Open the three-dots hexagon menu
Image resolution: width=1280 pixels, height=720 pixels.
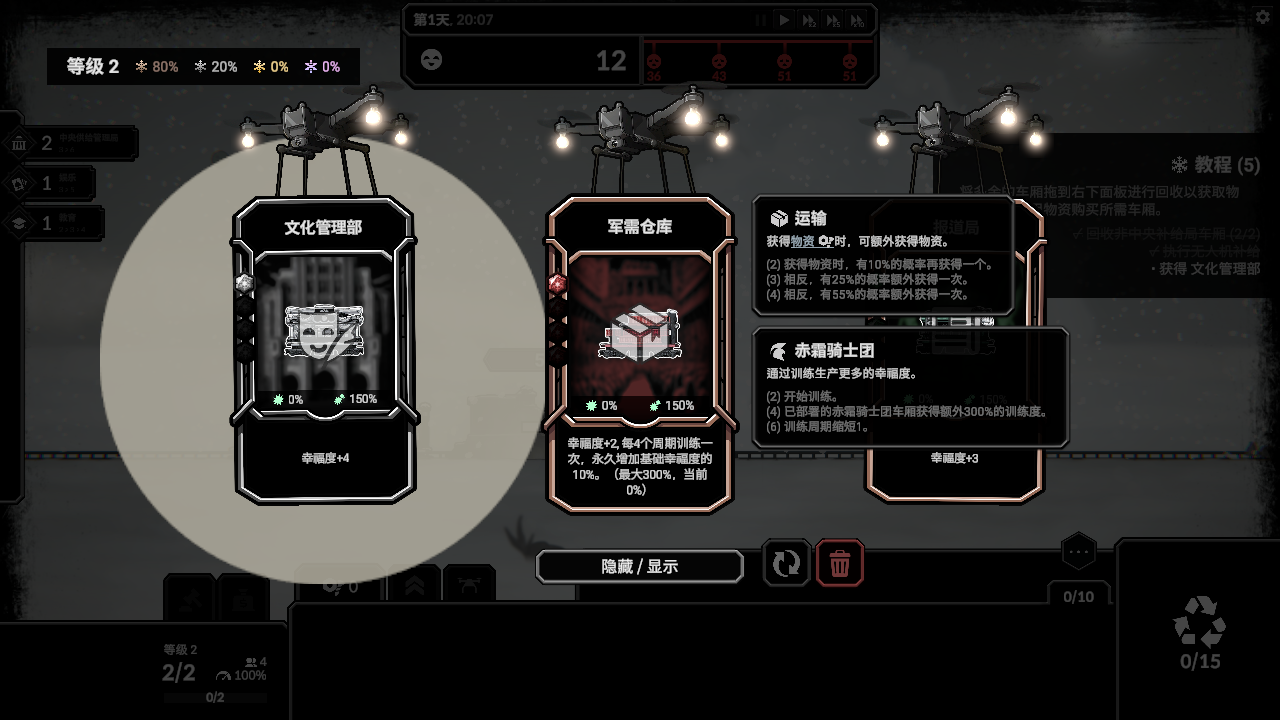[x=1078, y=551]
